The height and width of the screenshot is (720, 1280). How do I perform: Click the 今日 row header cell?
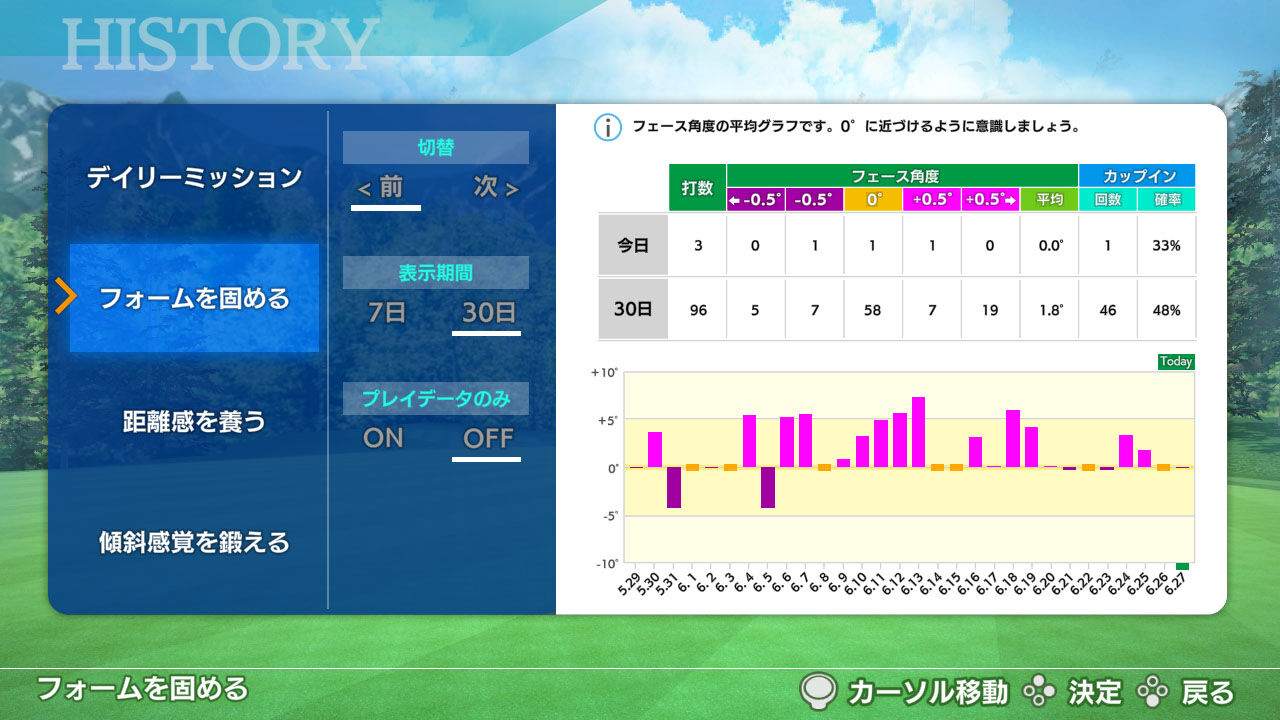(x=633, y=245)
